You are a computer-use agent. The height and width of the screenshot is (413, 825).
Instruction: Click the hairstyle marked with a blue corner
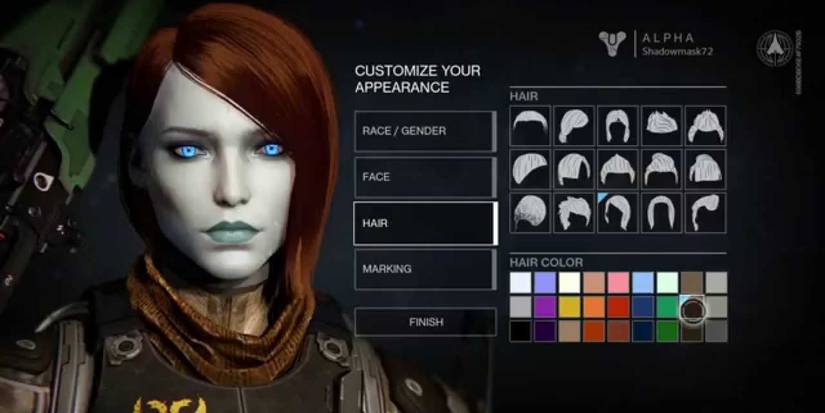(618, 212)
